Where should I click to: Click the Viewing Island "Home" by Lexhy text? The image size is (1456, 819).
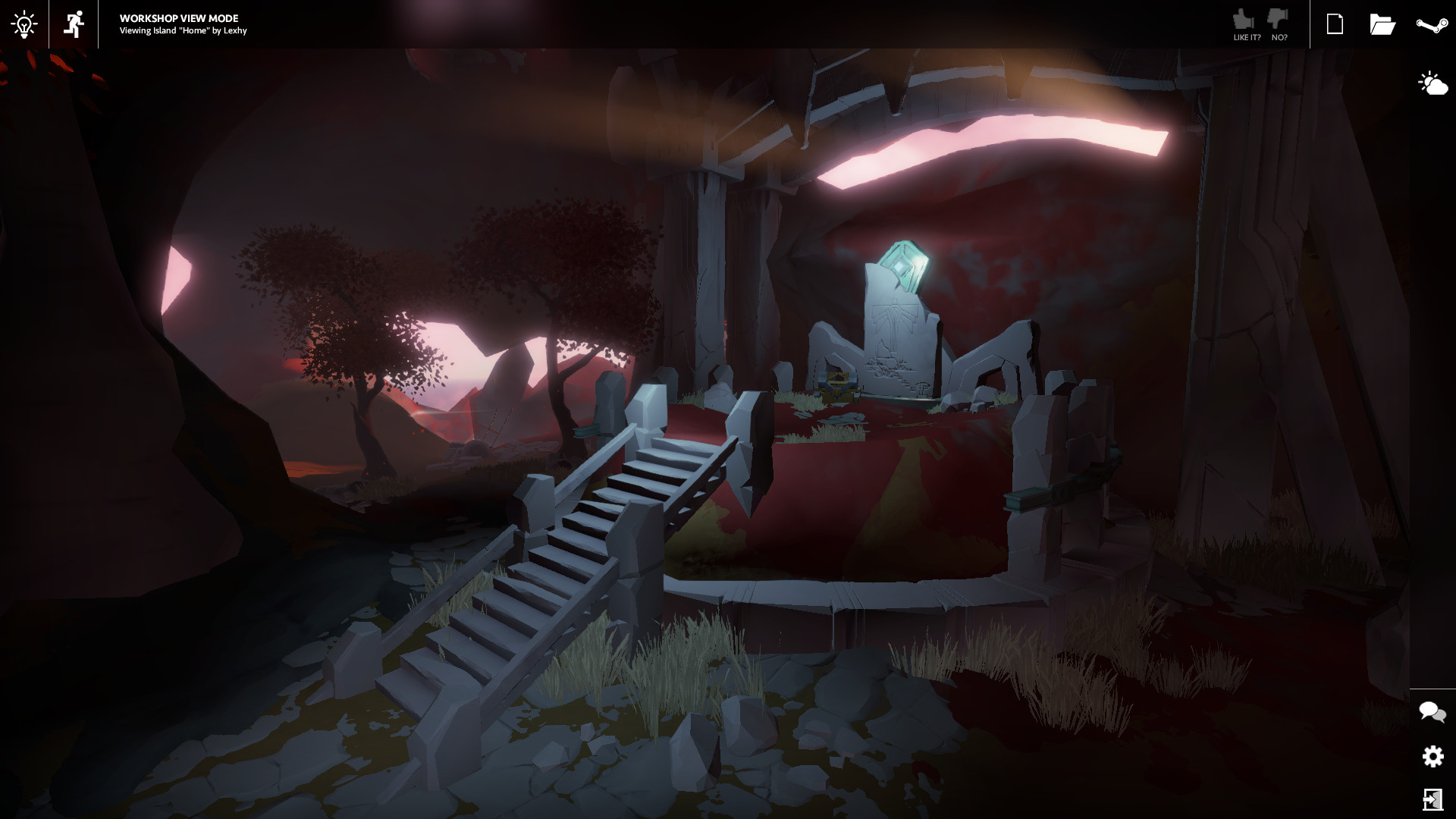[x=182, y=32]
